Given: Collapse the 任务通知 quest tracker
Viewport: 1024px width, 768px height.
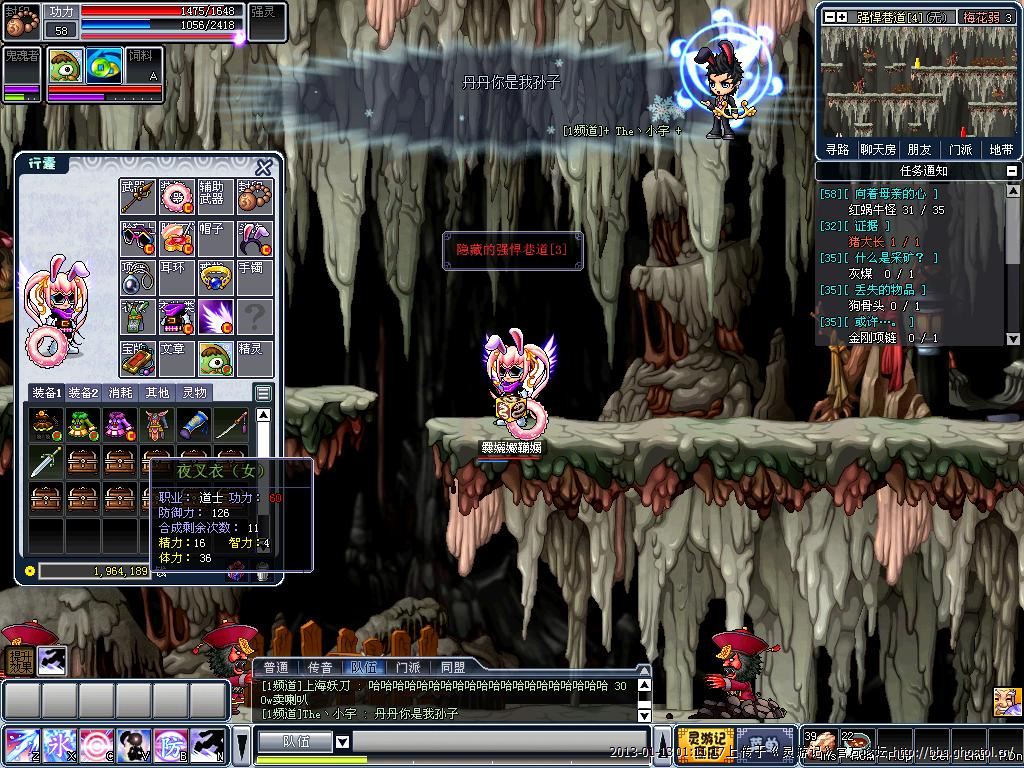Looking at the screenshot, I should (1013, 171).
